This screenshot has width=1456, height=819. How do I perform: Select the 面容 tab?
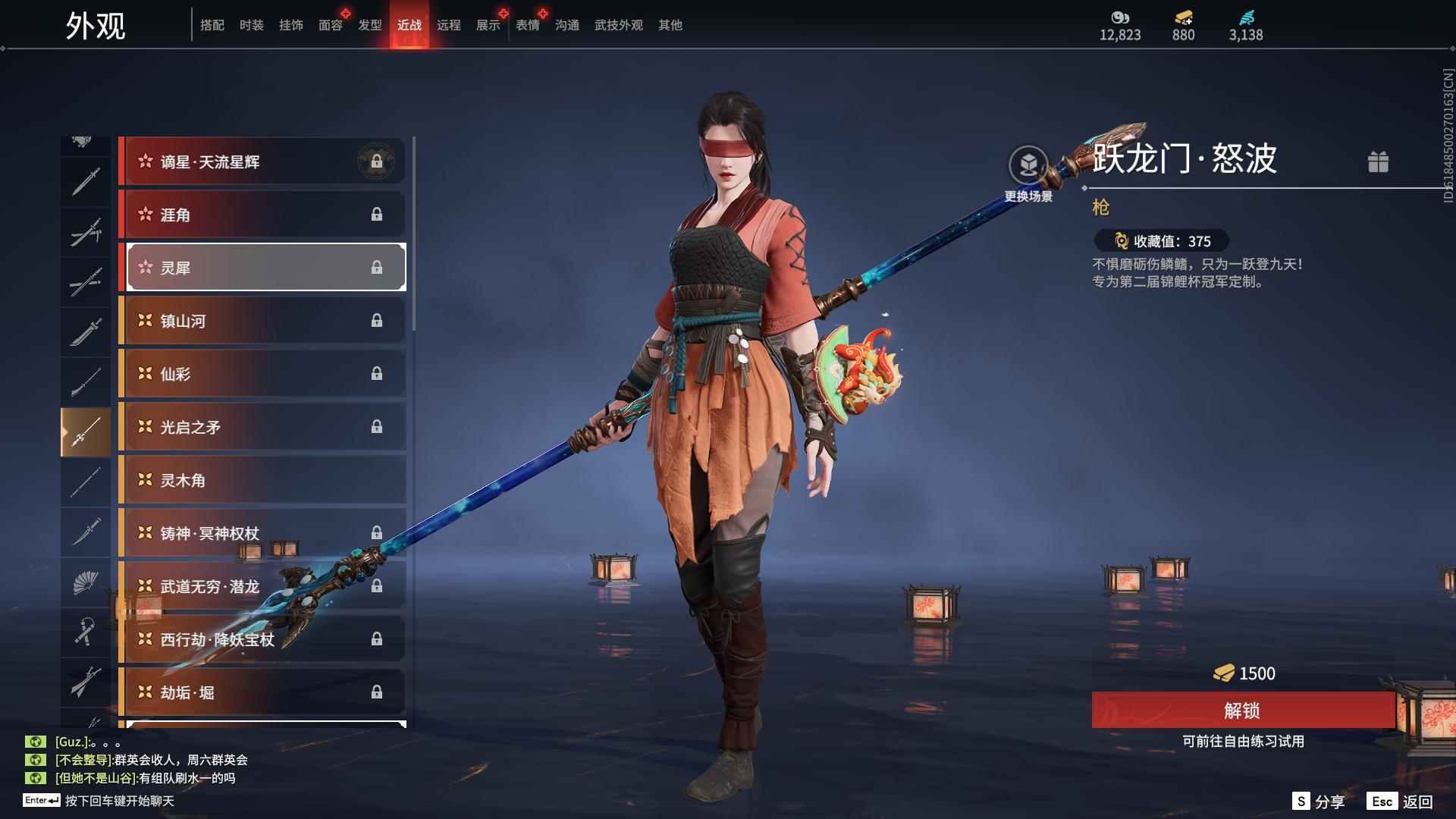330,25
